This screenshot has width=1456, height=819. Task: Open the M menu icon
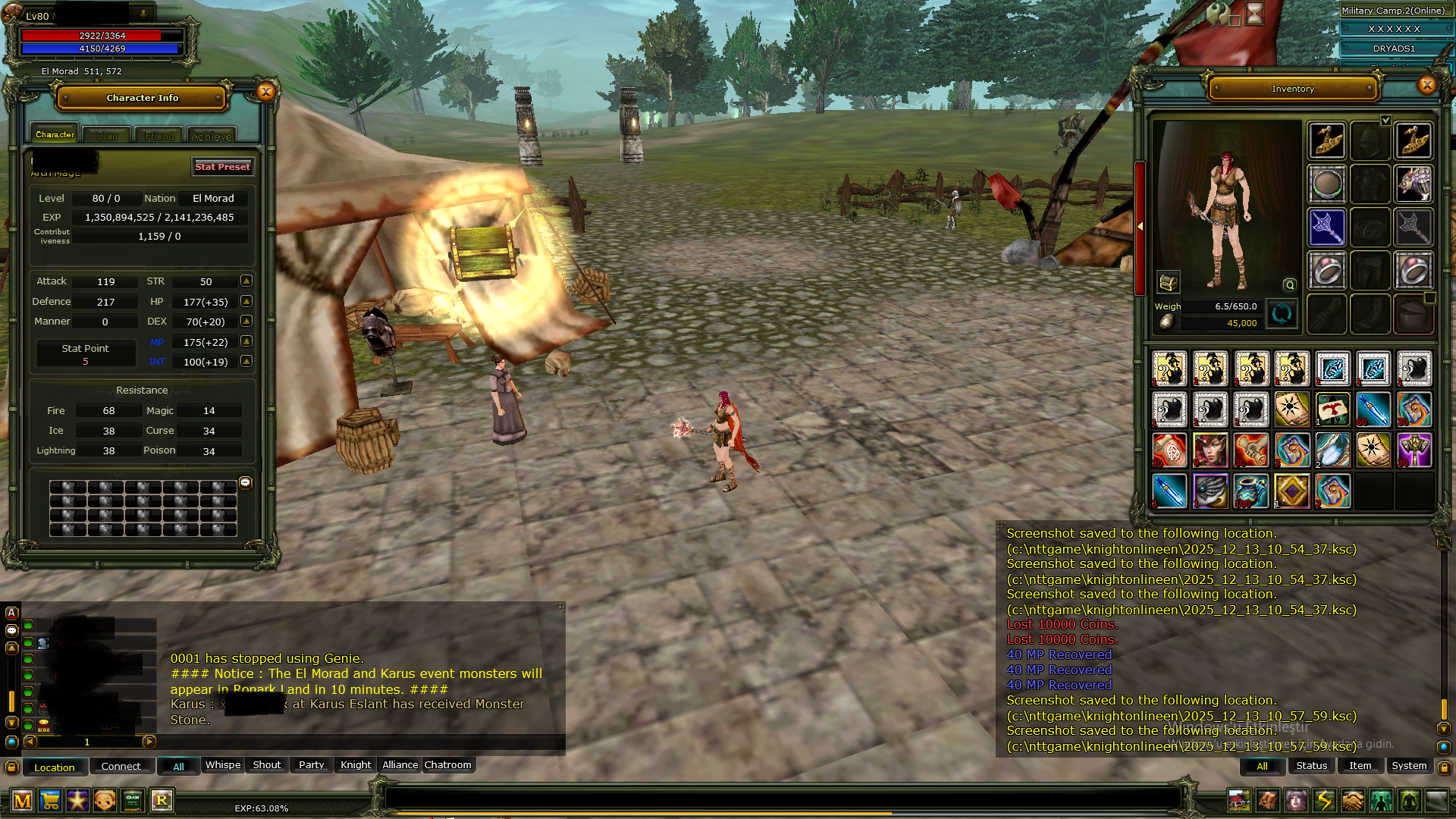pyautogui.click(x=23, y=801)
